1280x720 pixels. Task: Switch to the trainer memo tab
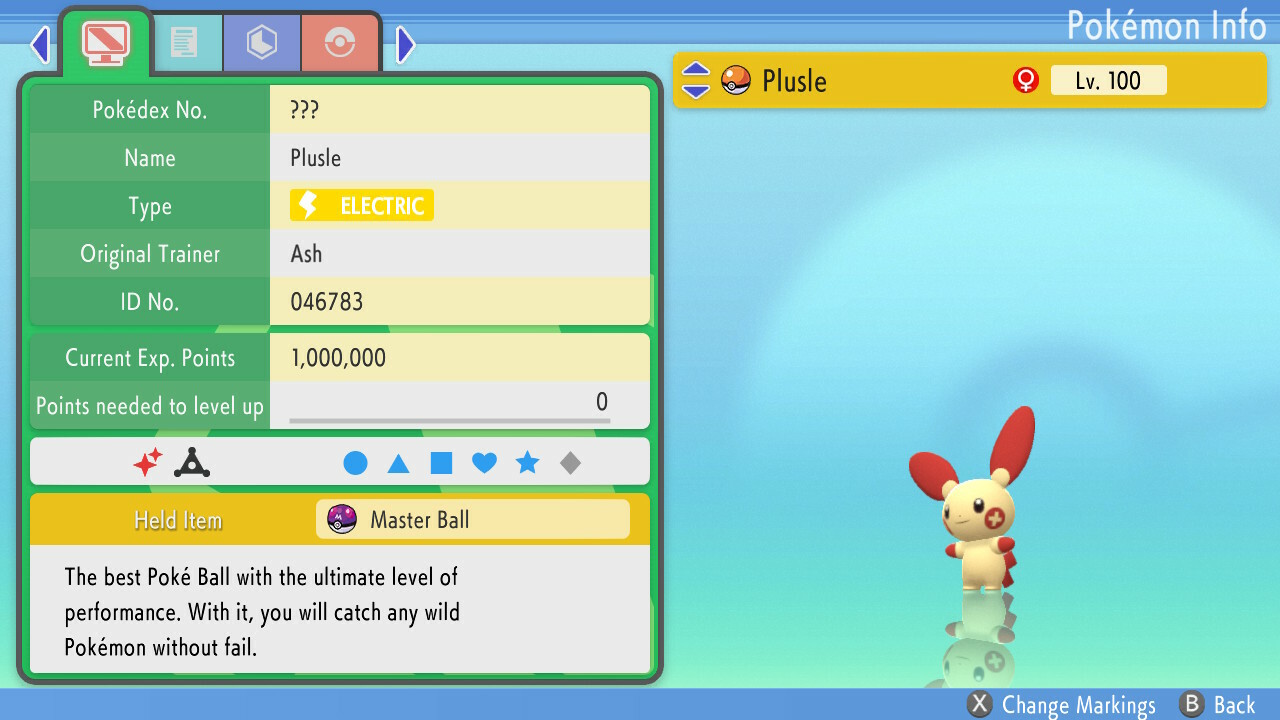coord(184,42)
